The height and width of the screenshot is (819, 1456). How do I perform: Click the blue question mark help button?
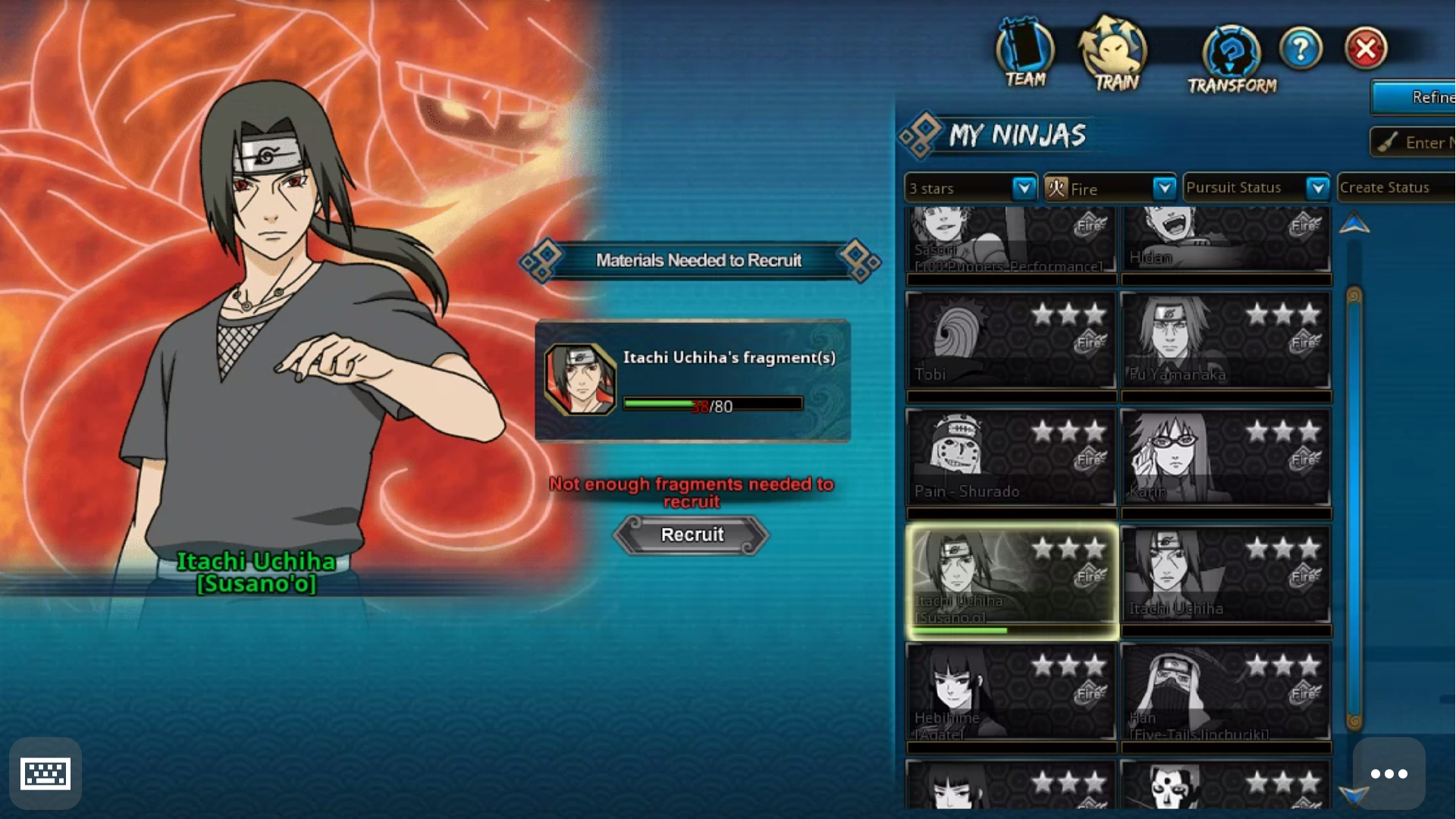click(x=1301, y=49)
